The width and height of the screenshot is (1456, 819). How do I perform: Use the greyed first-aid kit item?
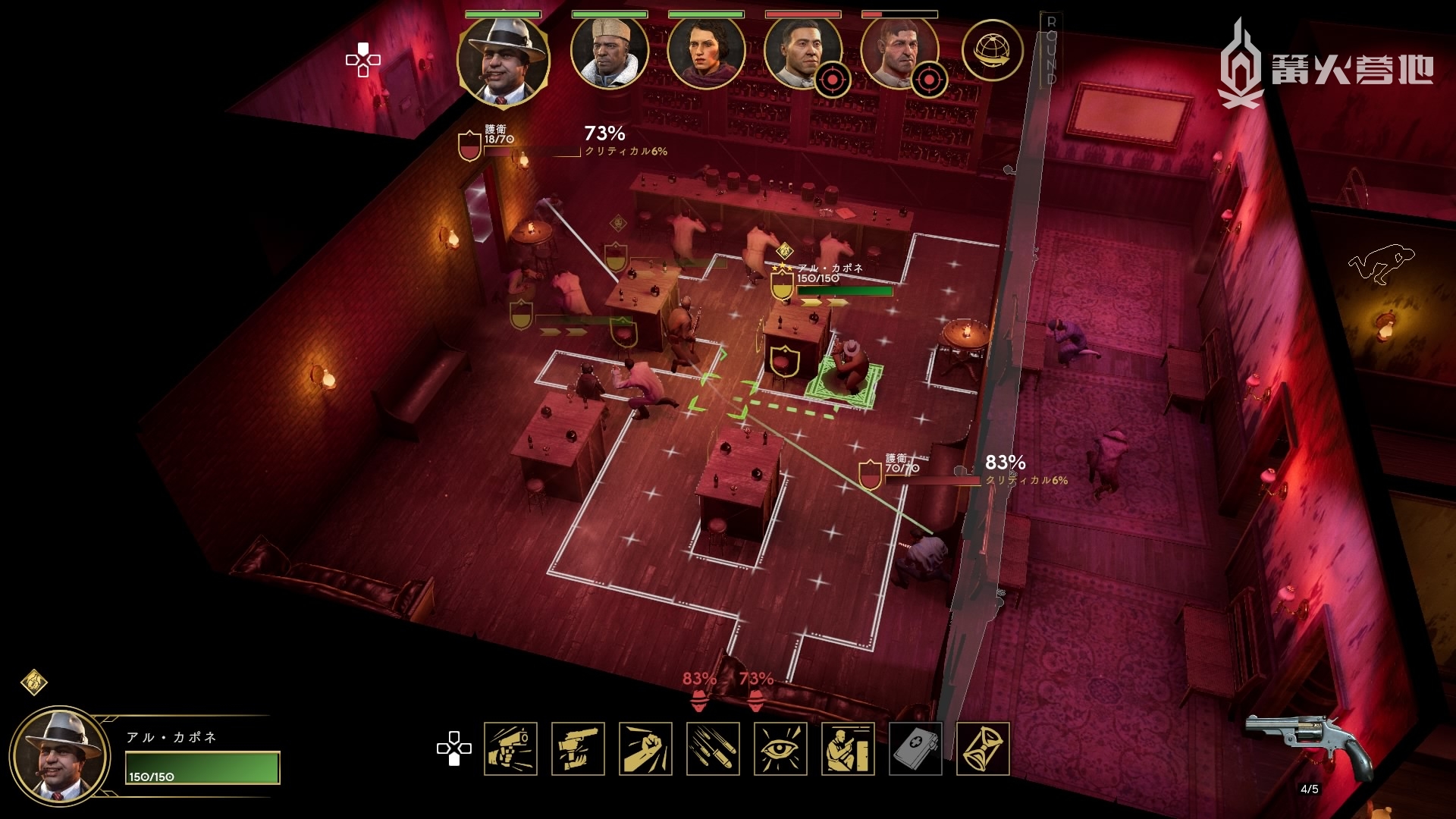pos(915,749)
